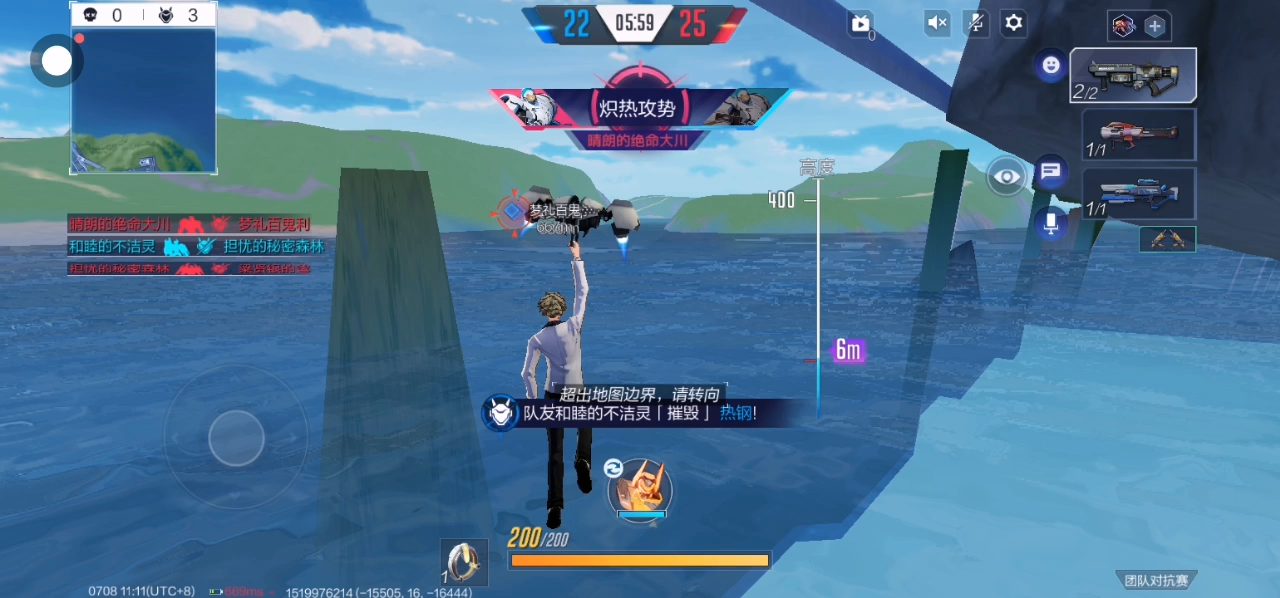Open the live TV spectator icon

[x=860, y=24]
